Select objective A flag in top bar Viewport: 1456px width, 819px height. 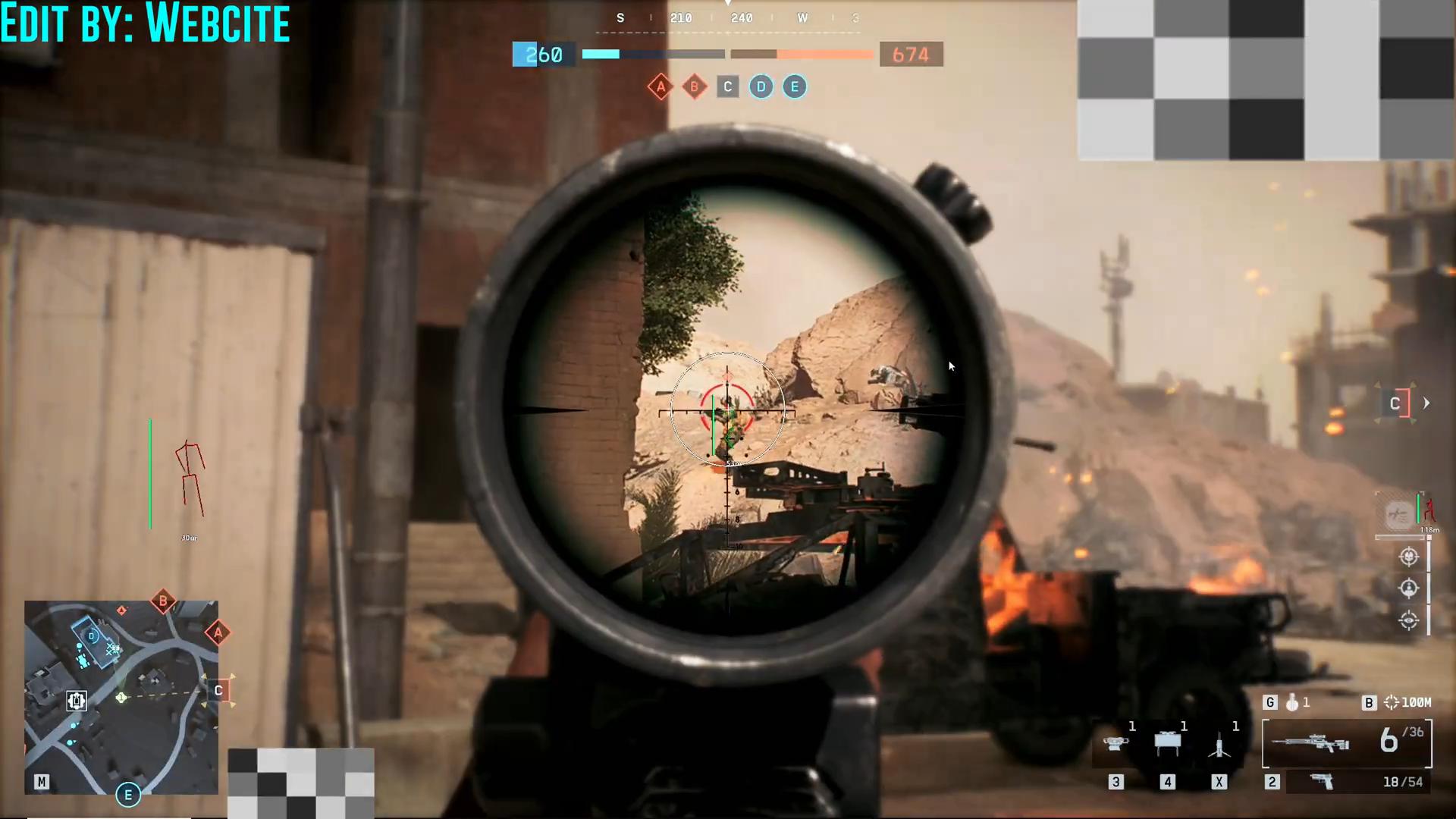661,87
